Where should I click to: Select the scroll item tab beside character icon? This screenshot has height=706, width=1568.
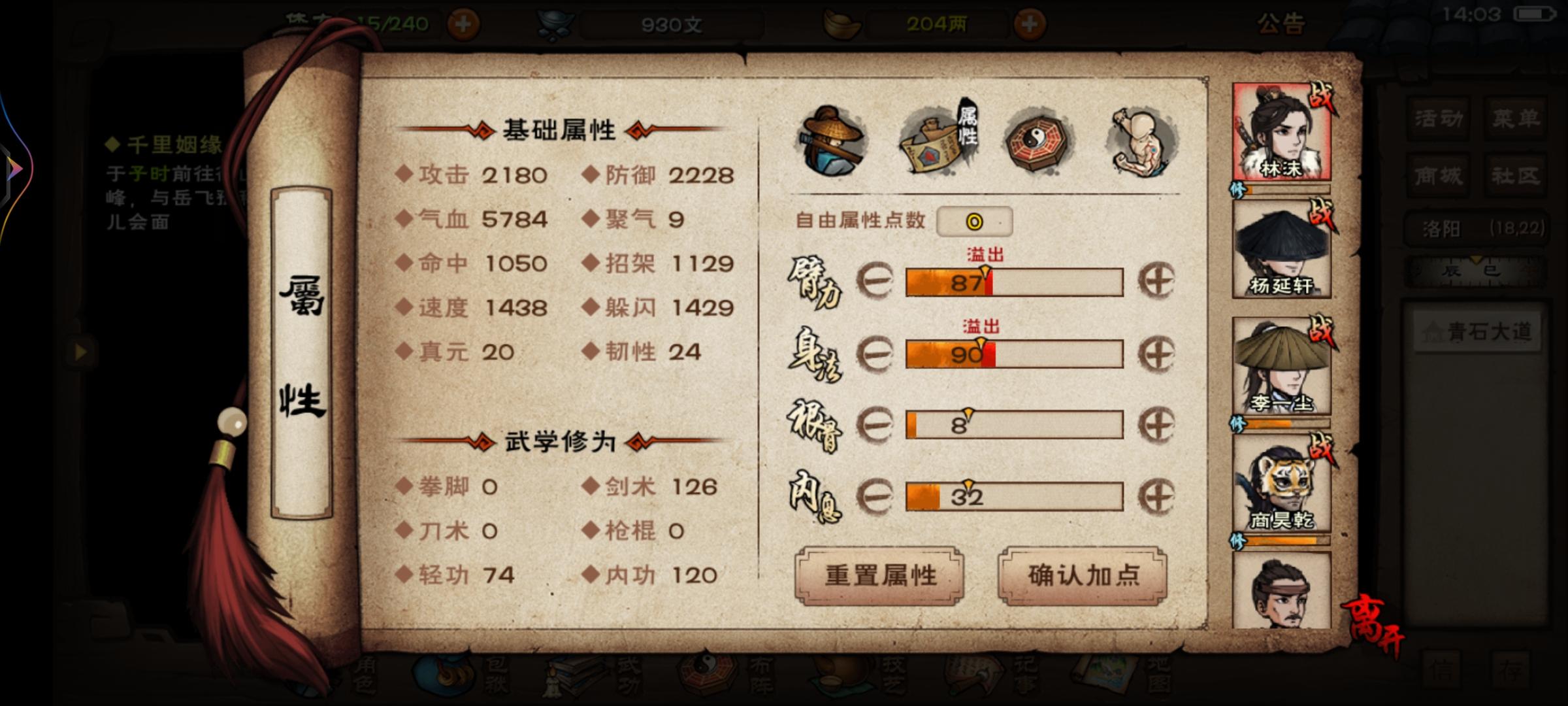pyautogui.click(x=936, y=141)
